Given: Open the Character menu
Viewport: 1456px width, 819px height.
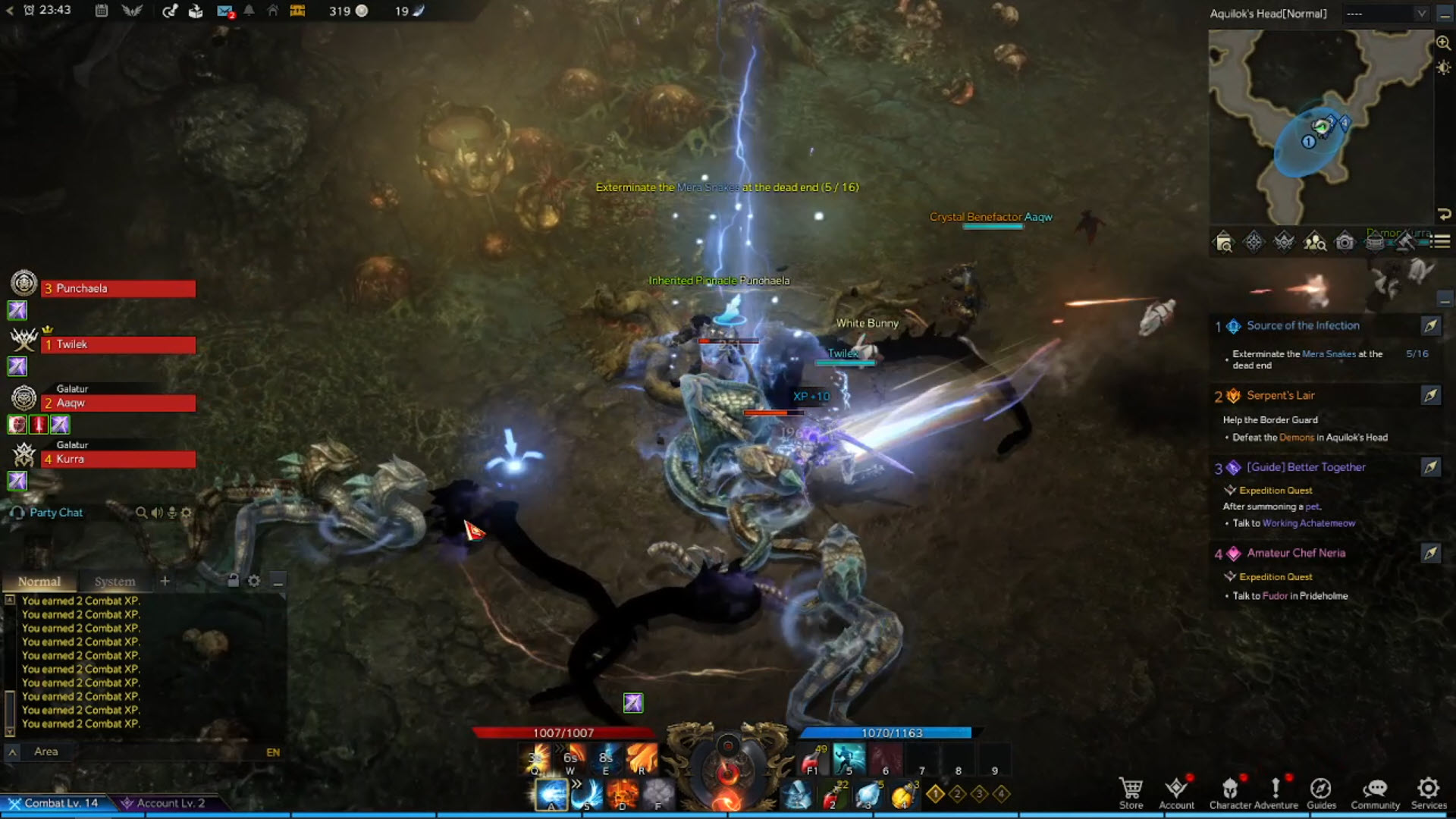Looking at the screenshot, I should 1230,792.
